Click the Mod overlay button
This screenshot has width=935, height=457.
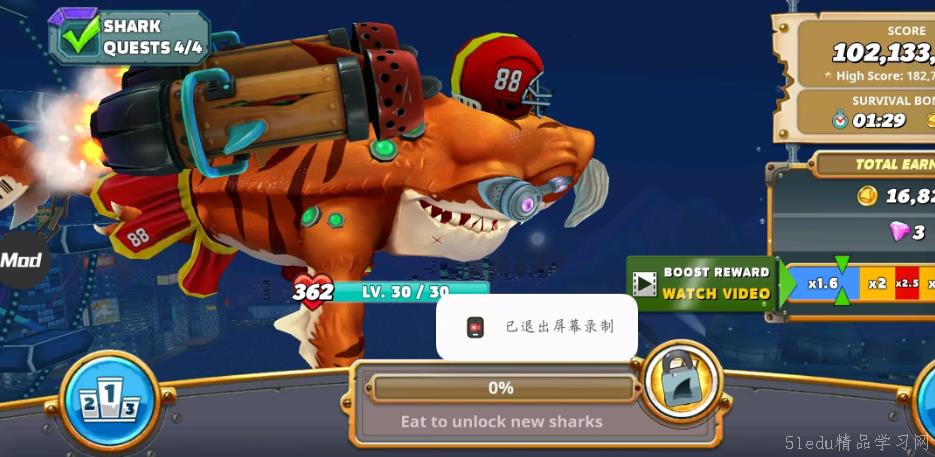20,261
